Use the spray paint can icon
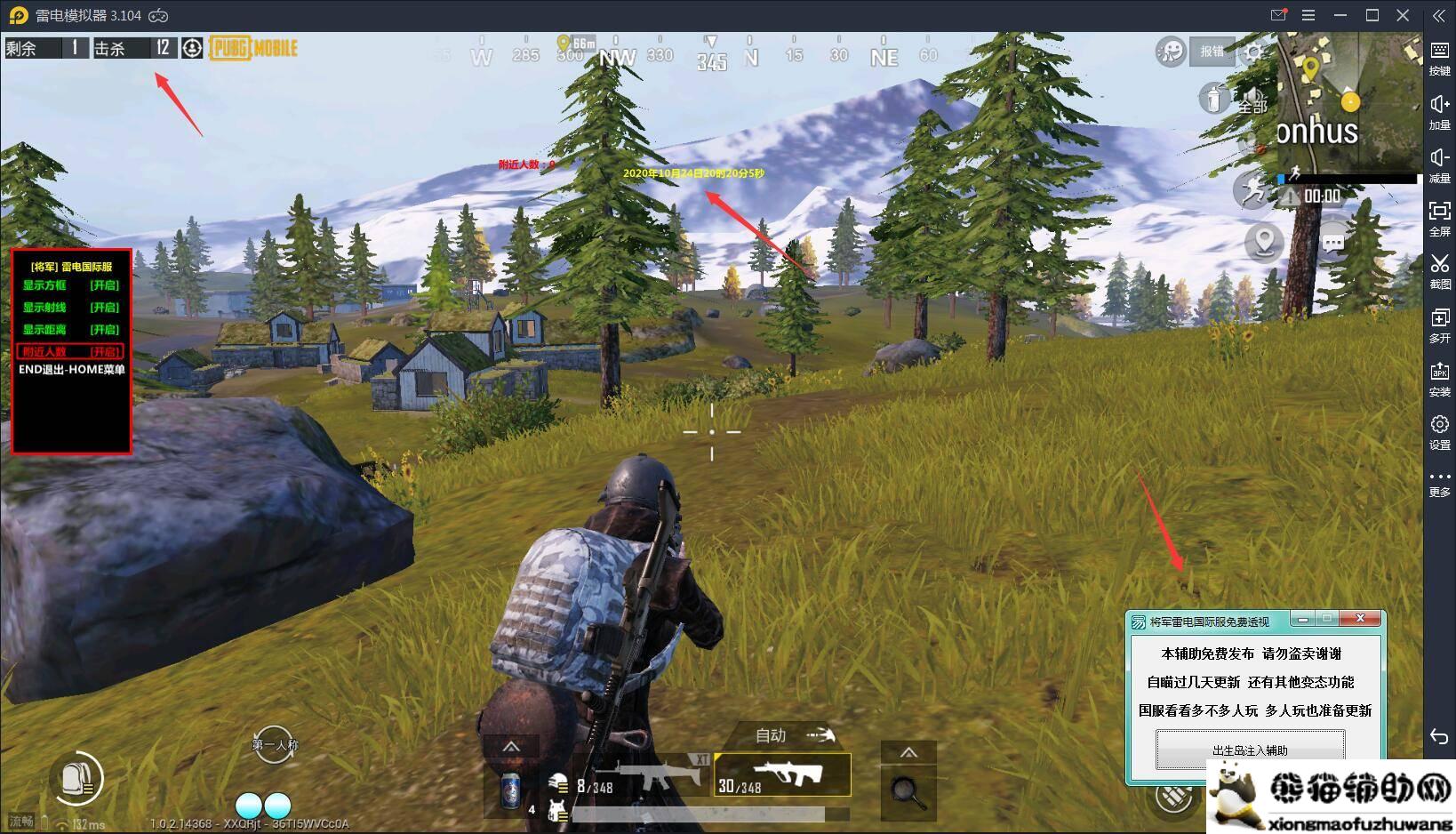1456x834 pixels. [1213, 97]
